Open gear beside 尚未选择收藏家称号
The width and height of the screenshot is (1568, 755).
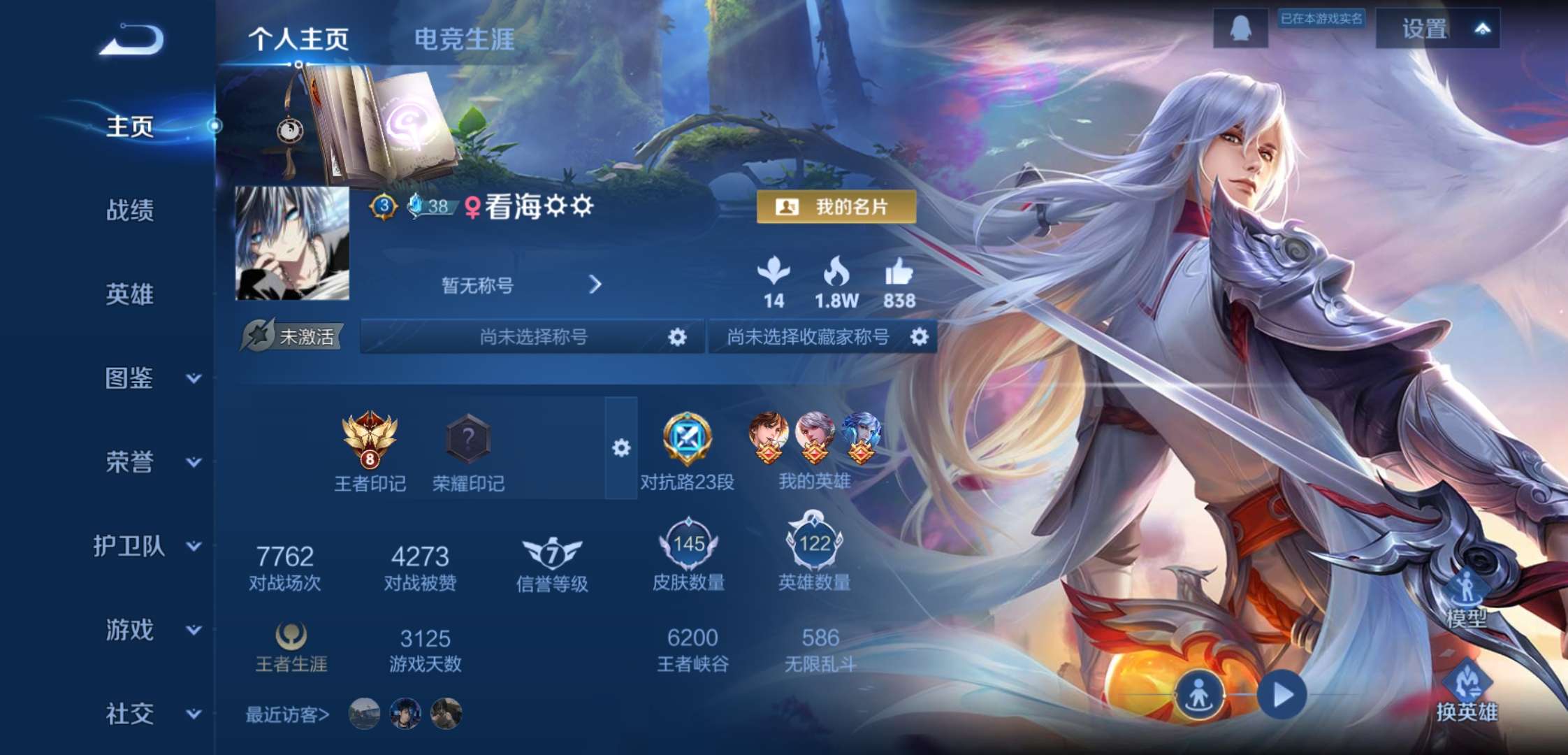921,336
